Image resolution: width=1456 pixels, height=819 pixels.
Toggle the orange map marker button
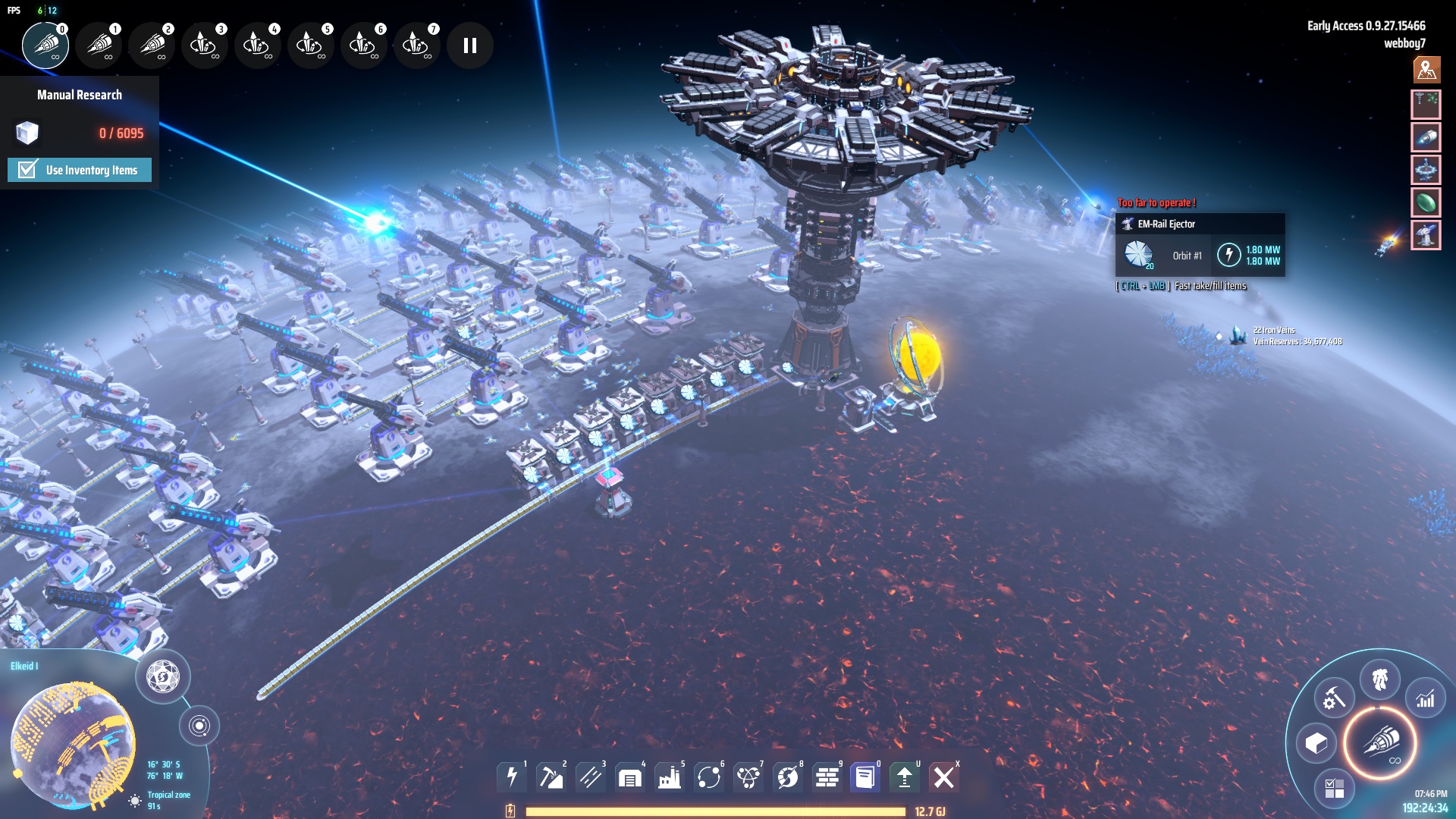[1426, 70]
